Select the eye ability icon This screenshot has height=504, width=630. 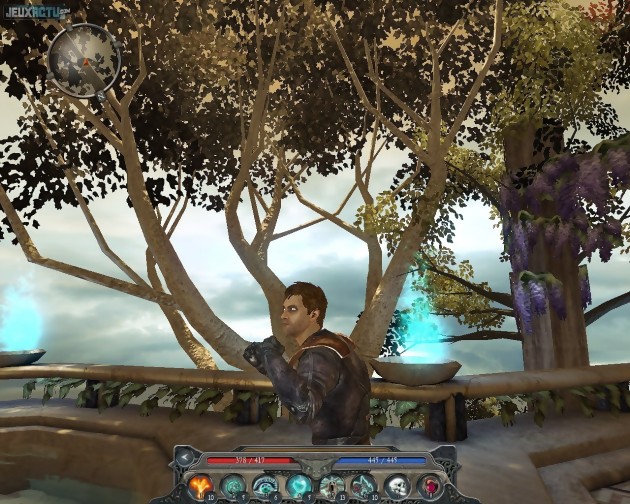(x=265, y=486)
